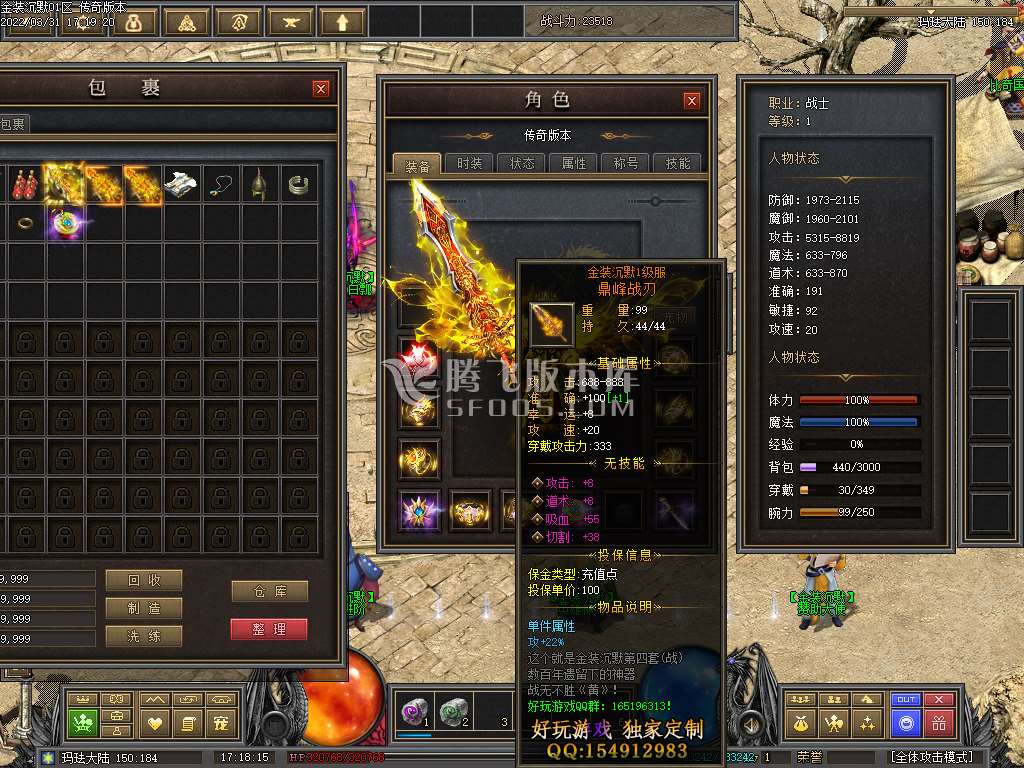This screenshot has width=1024, height=768.
Task: Show the 属性 attributes tab
Action: [x=574, y=164]
